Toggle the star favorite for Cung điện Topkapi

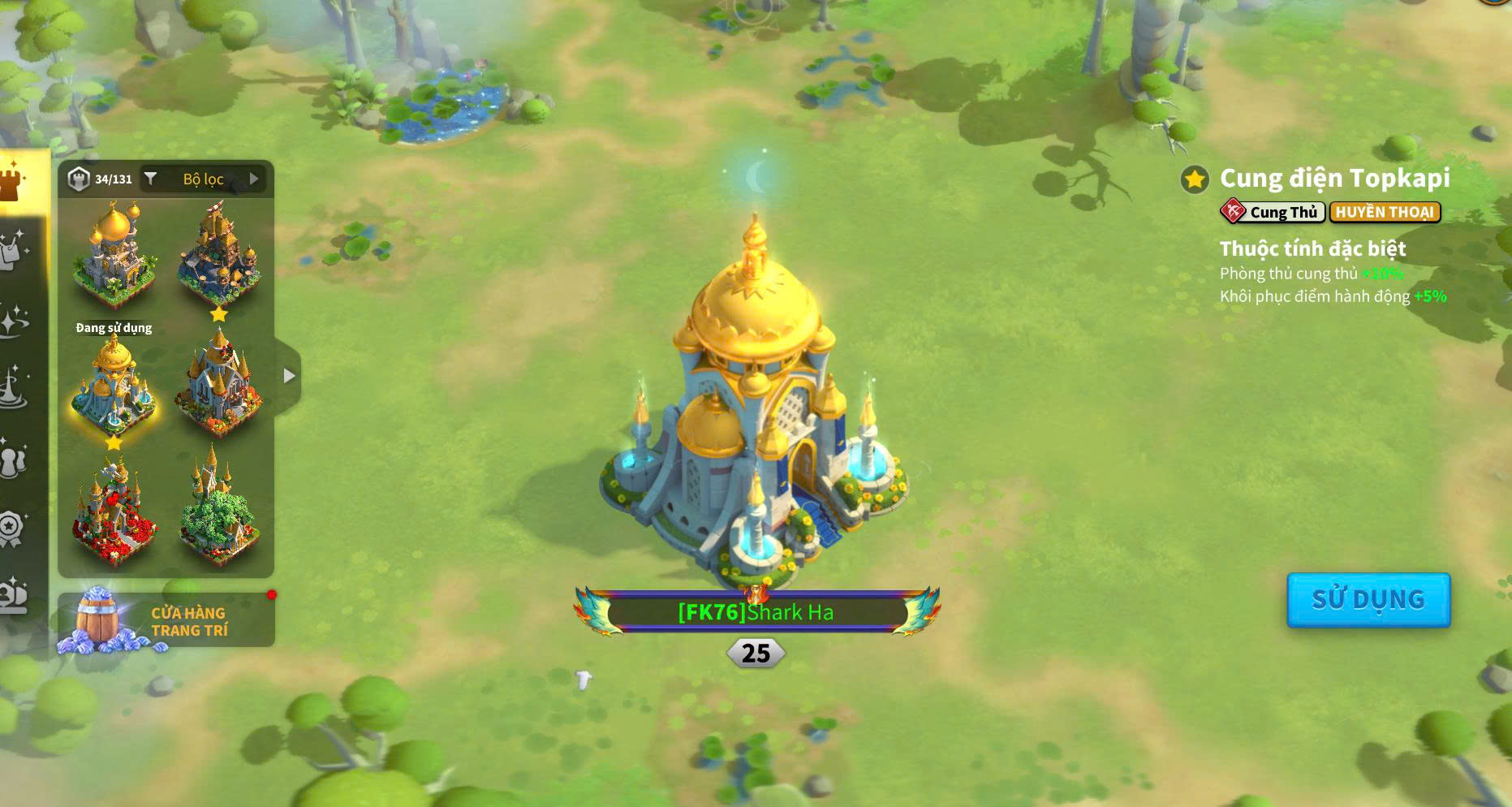[x=1195, y=179]
